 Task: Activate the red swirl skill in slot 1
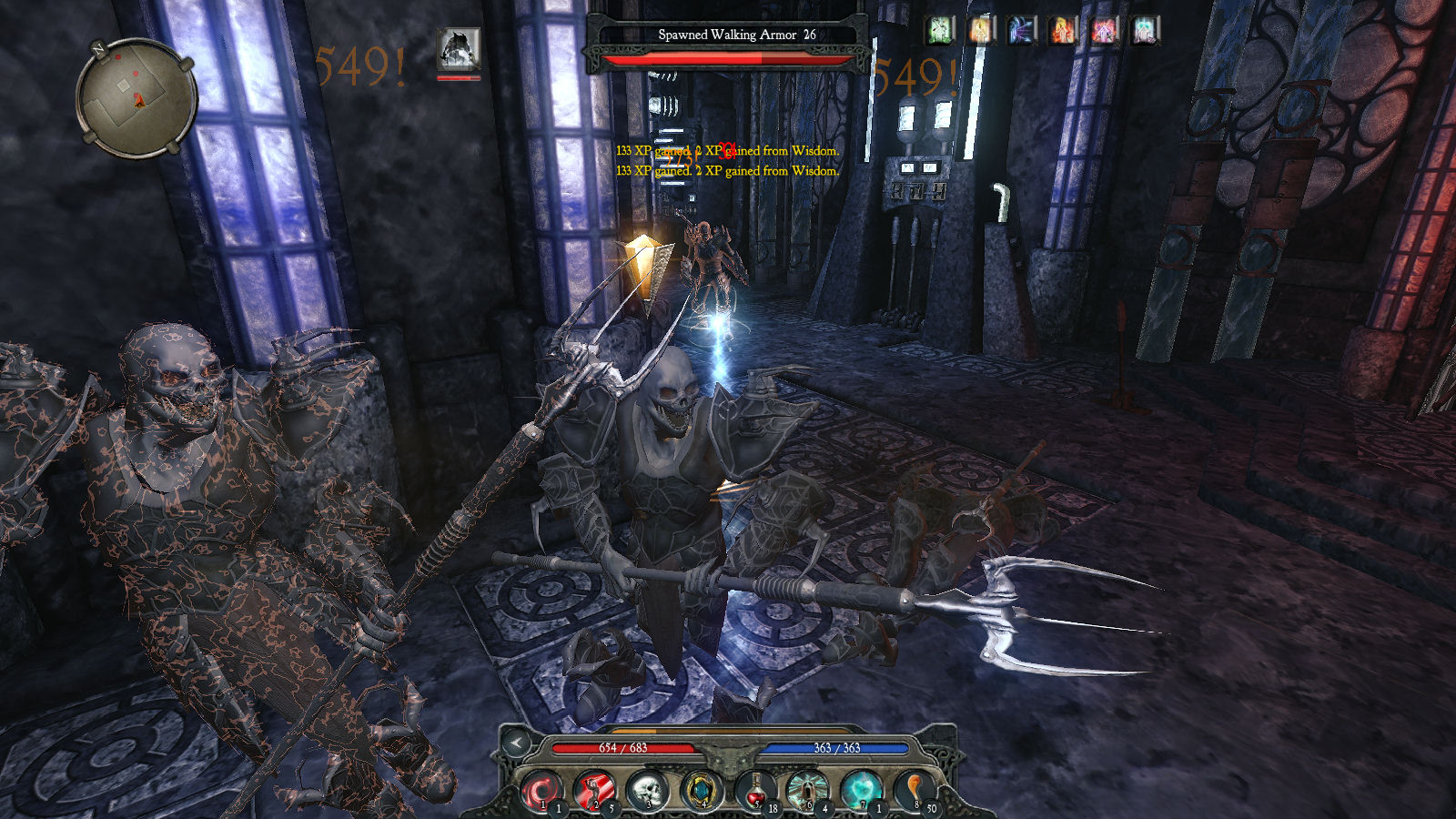(x=543, y=791)
